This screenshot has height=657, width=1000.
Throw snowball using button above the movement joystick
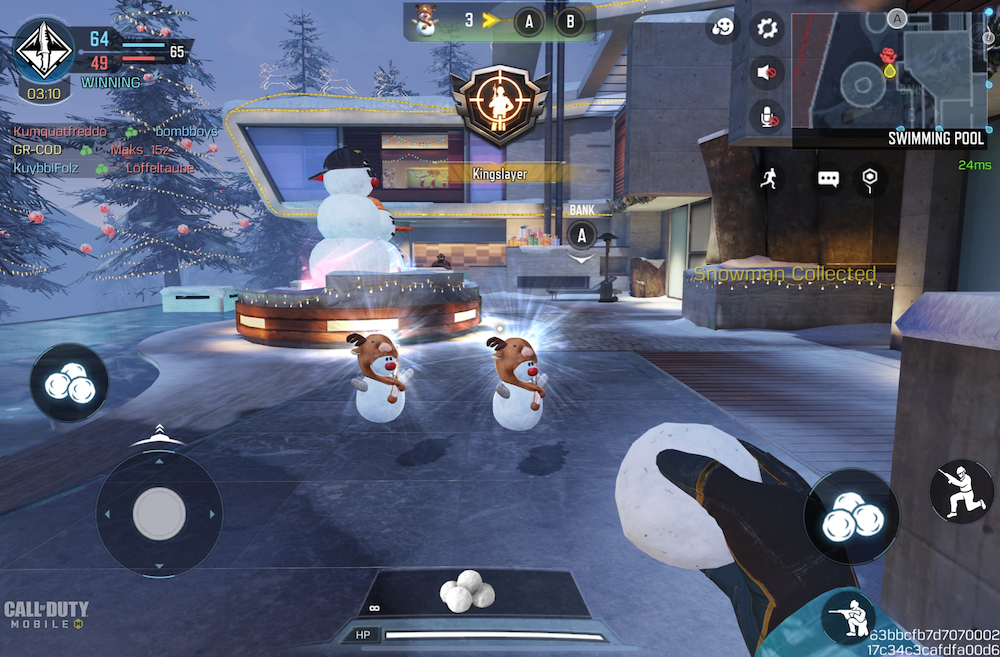click(69, 382)
